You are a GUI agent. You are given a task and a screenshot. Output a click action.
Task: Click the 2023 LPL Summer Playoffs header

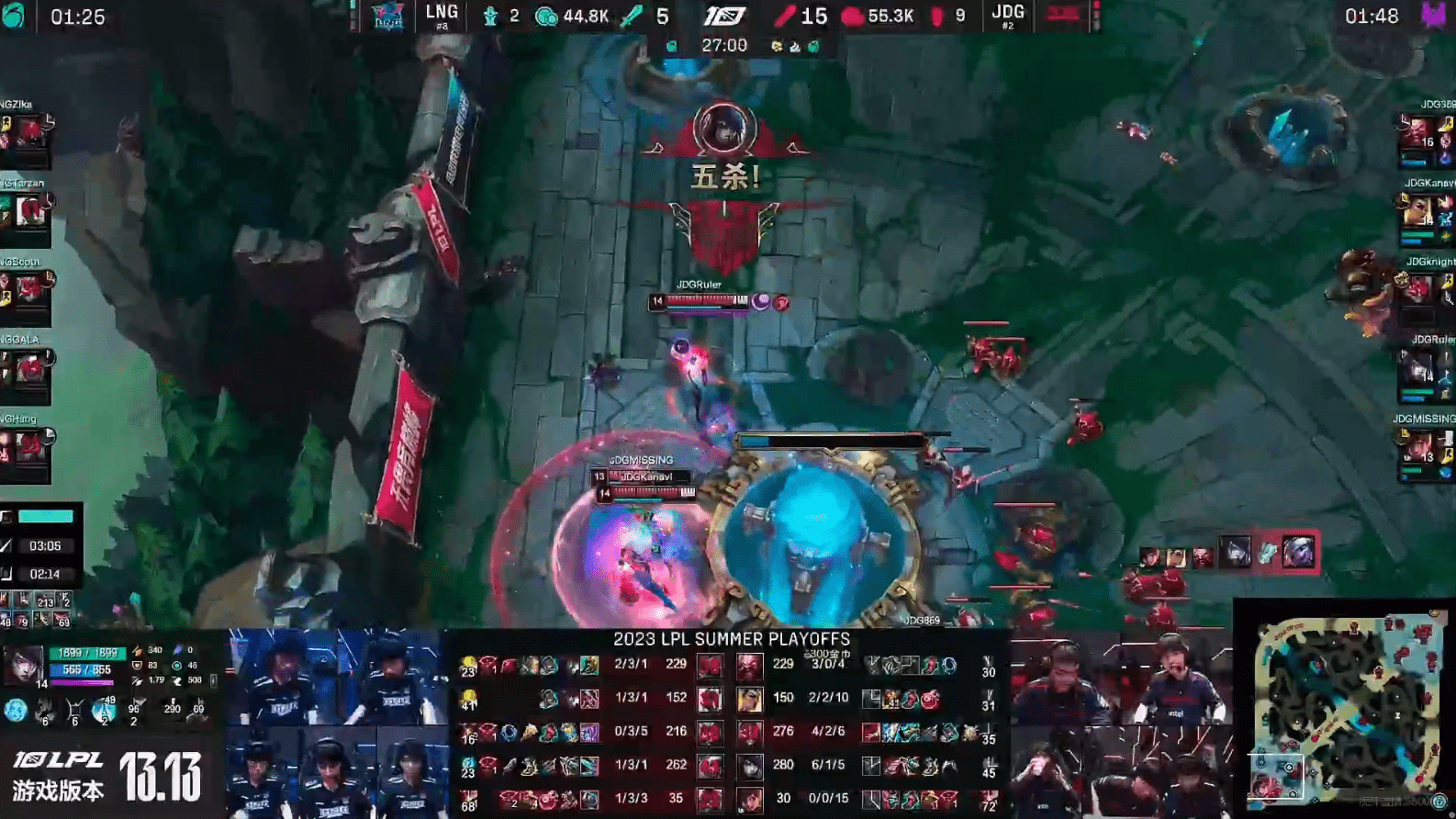(x=732, y=639)
